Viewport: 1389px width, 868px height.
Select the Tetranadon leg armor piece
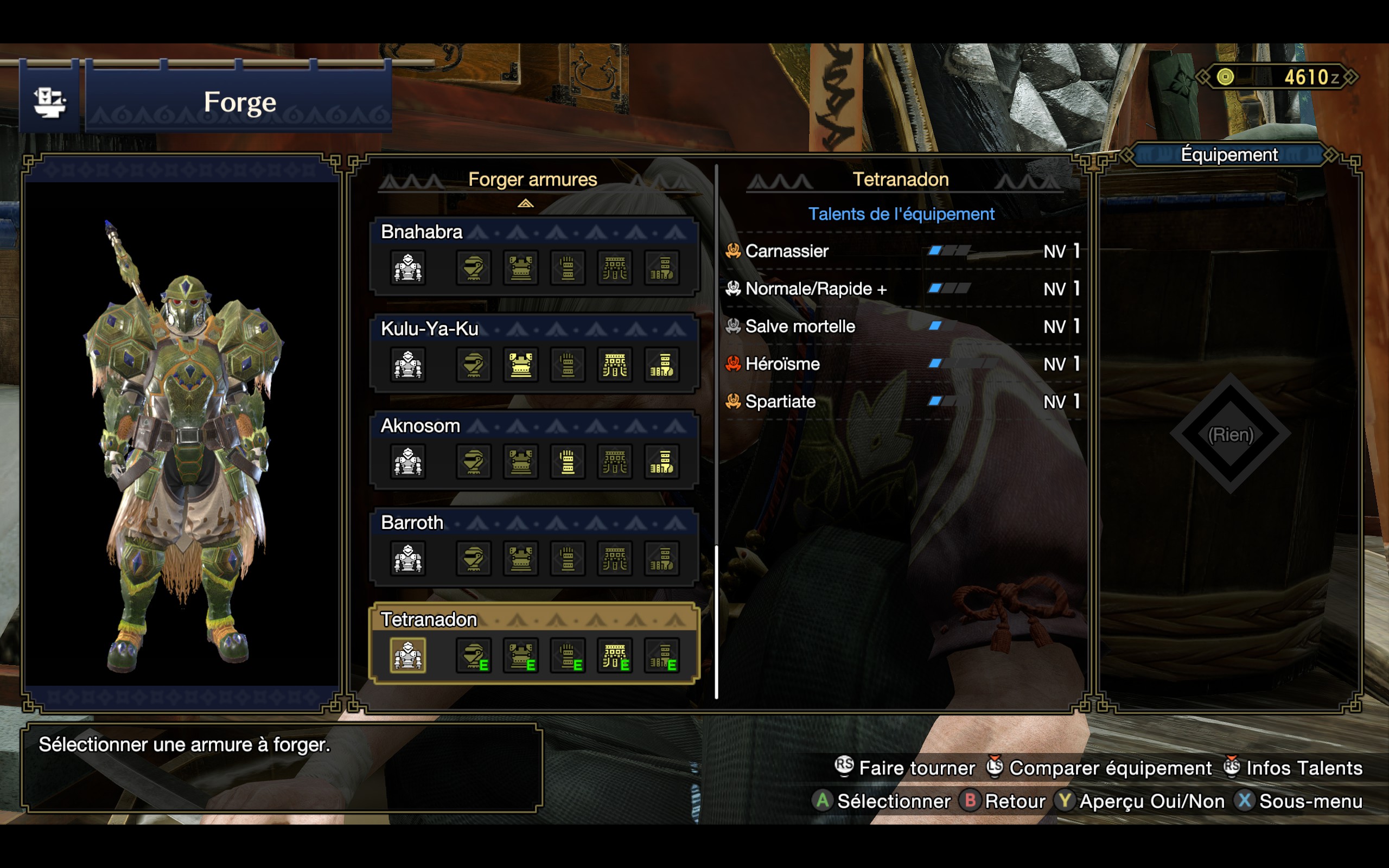(662, 655)
